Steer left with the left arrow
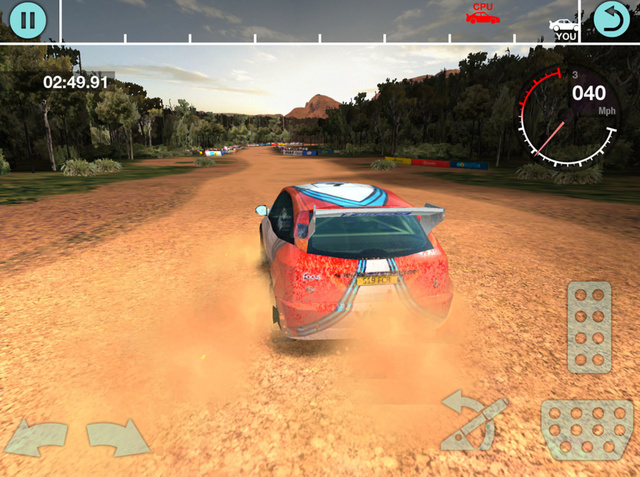Viewport: 640px width, 477px height. click(x=37, y=437)
